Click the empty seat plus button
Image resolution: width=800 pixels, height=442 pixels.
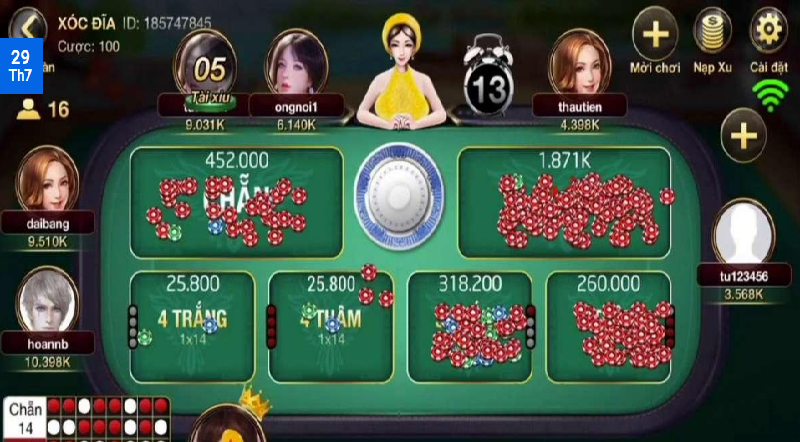[744, 137]
